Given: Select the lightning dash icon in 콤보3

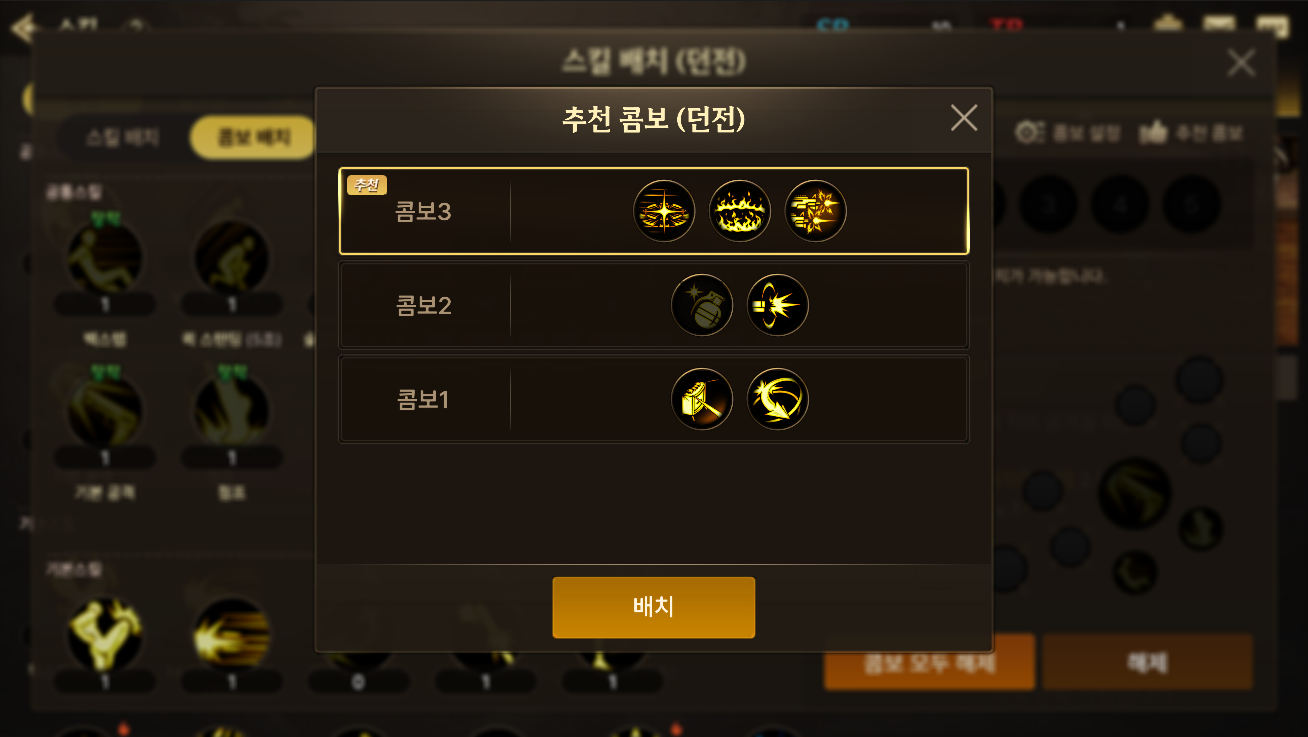Looking at the screenshot, I should click(x=815, y=210).
